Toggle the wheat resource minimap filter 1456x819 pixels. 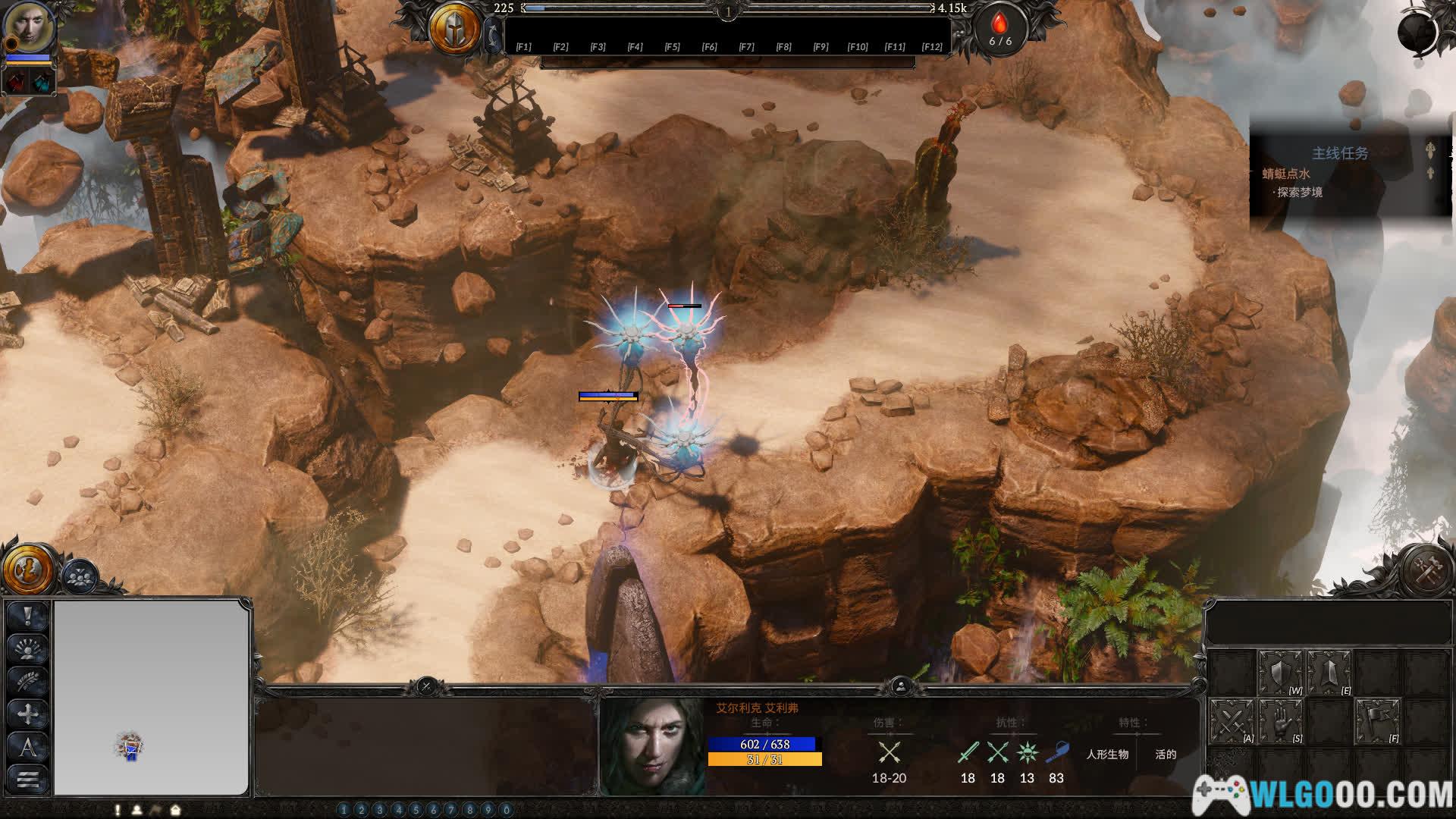[28, 682]
